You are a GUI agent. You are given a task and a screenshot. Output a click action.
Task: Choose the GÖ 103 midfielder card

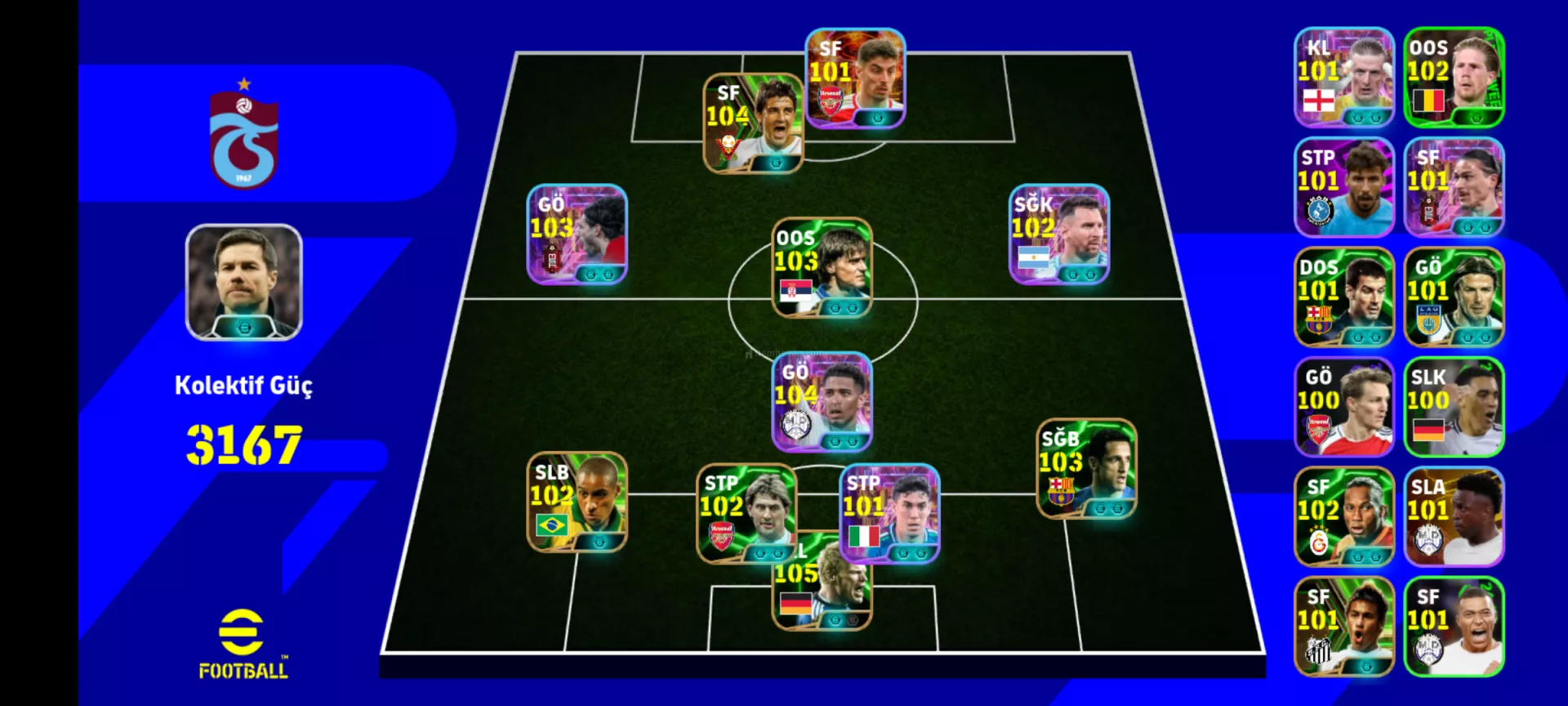(x=577, y=235)
